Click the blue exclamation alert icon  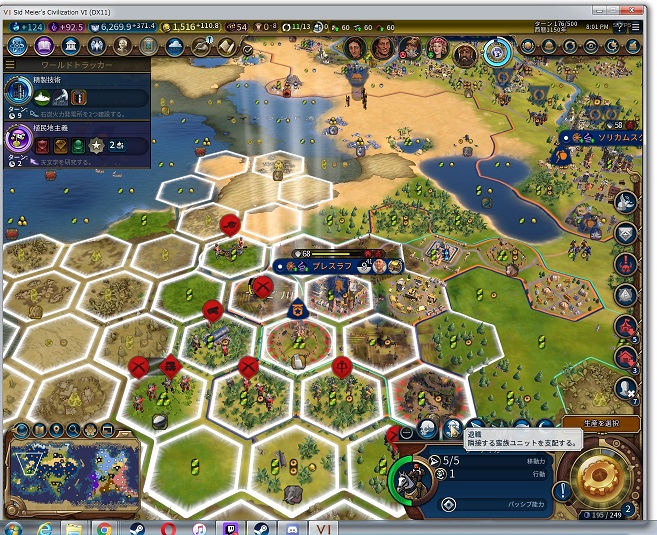(561, 492)
